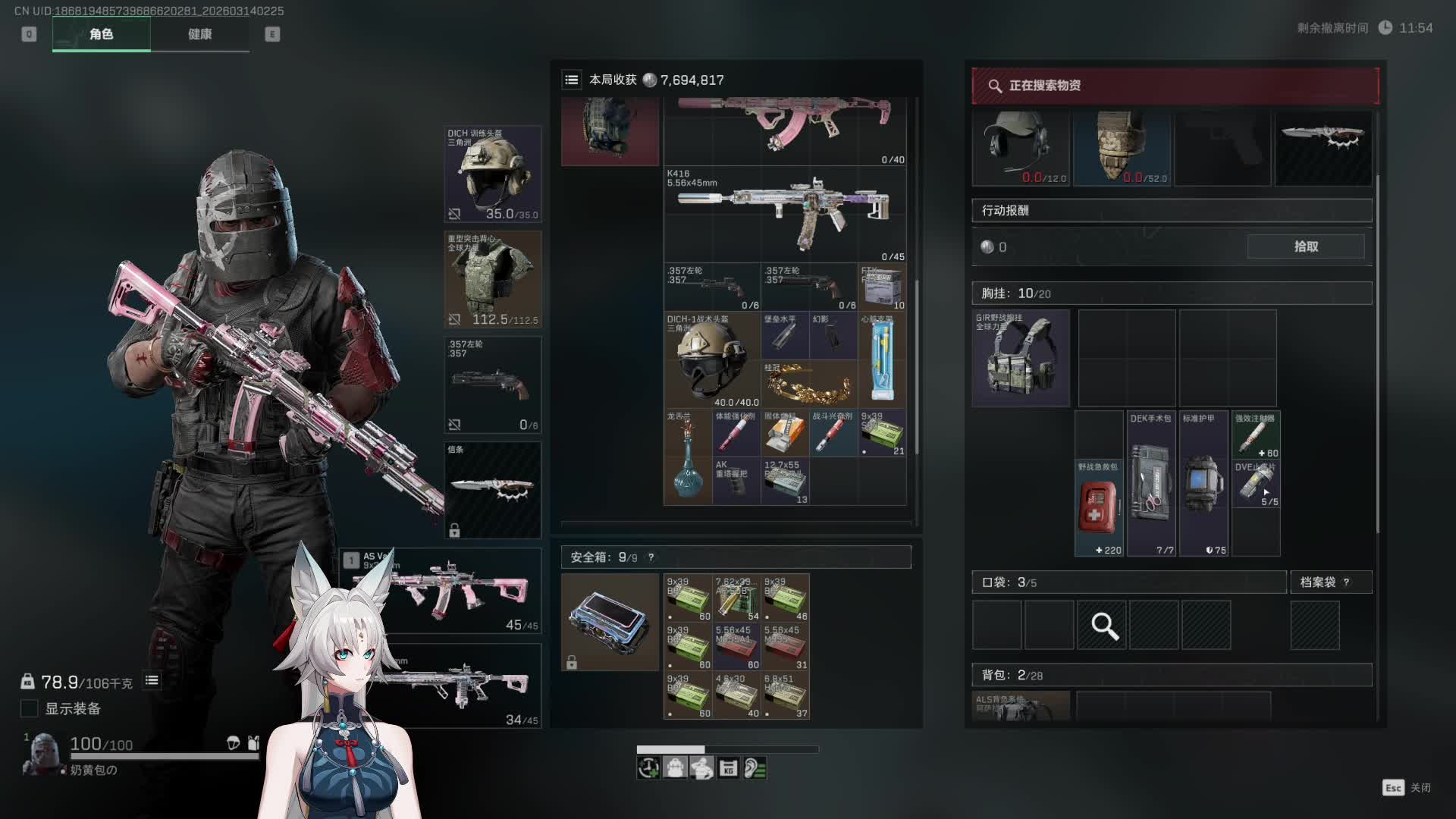Toggle the 显示装备 checkbox
This screenshot has height=819, width=1456.
29,708
